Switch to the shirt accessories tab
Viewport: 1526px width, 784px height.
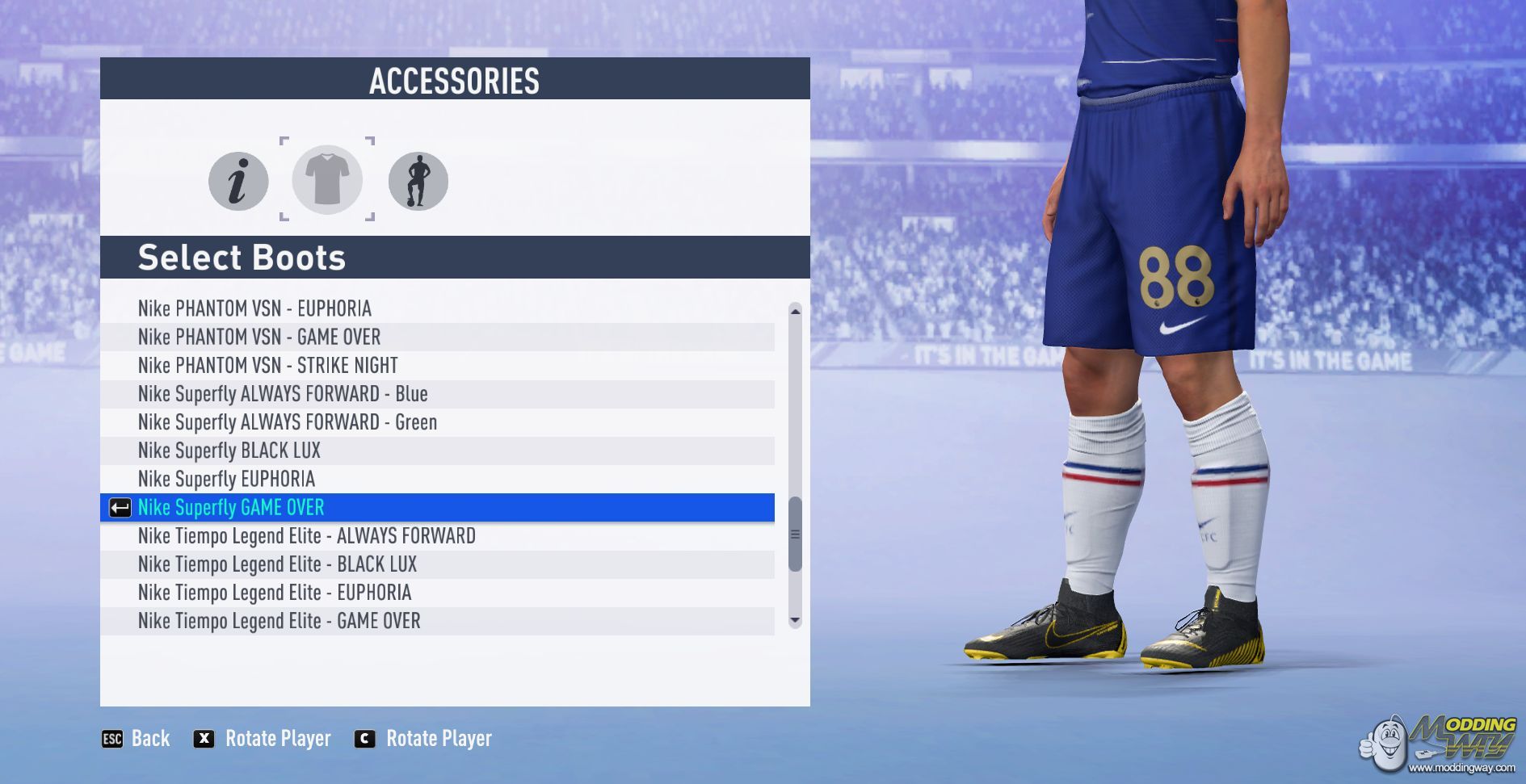pos(327,179)
